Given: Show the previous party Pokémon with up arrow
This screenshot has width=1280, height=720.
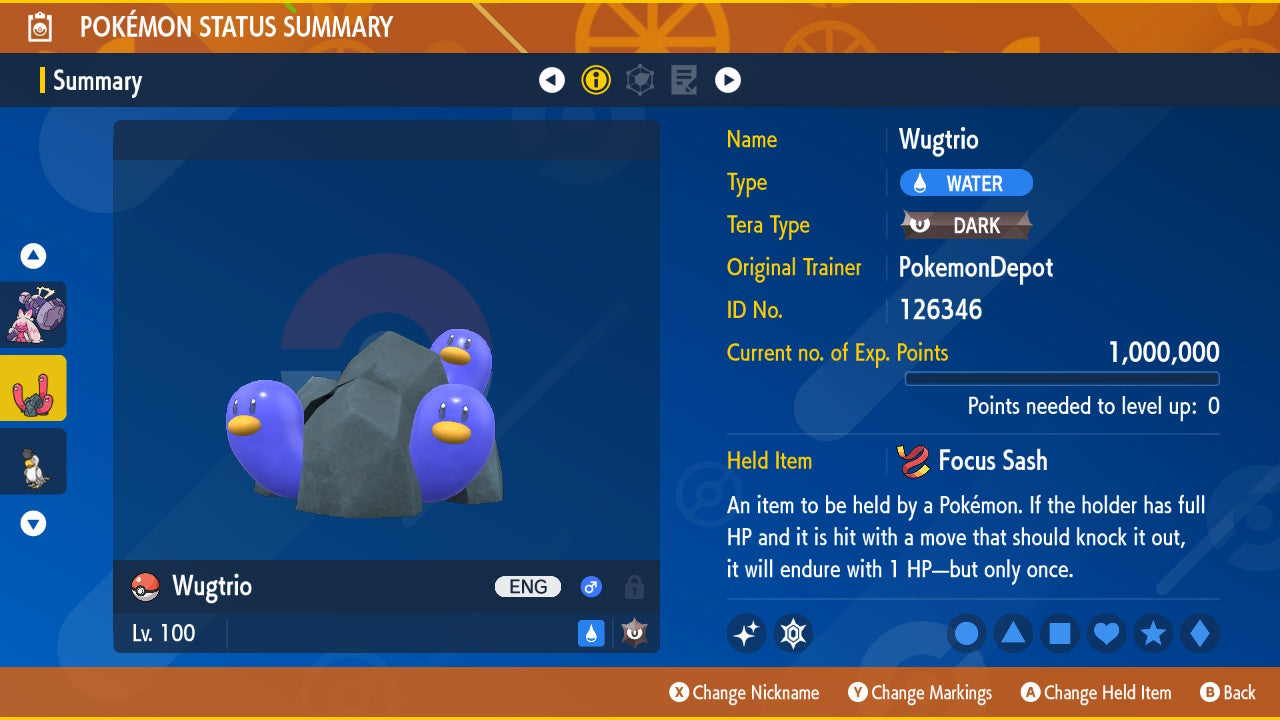Looking at the screenshot, I should [x=33, y=256].
